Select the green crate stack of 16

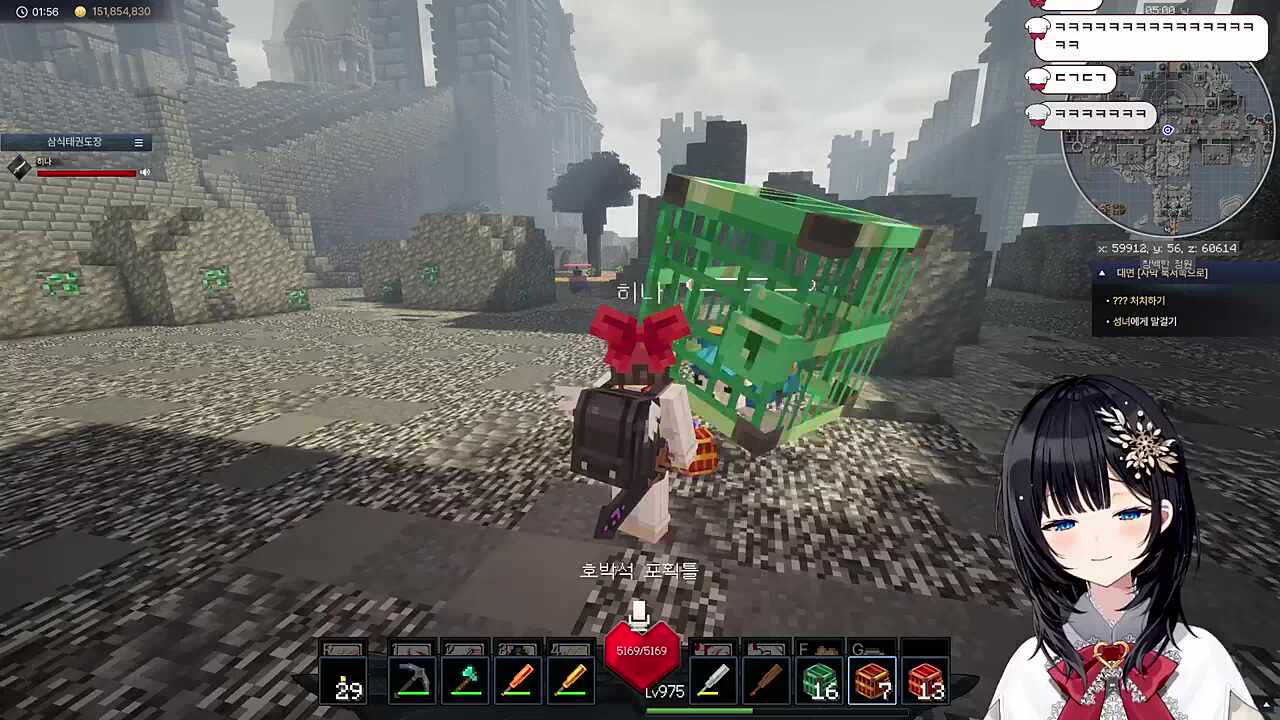pyautogui.click(x=820, y=680)
